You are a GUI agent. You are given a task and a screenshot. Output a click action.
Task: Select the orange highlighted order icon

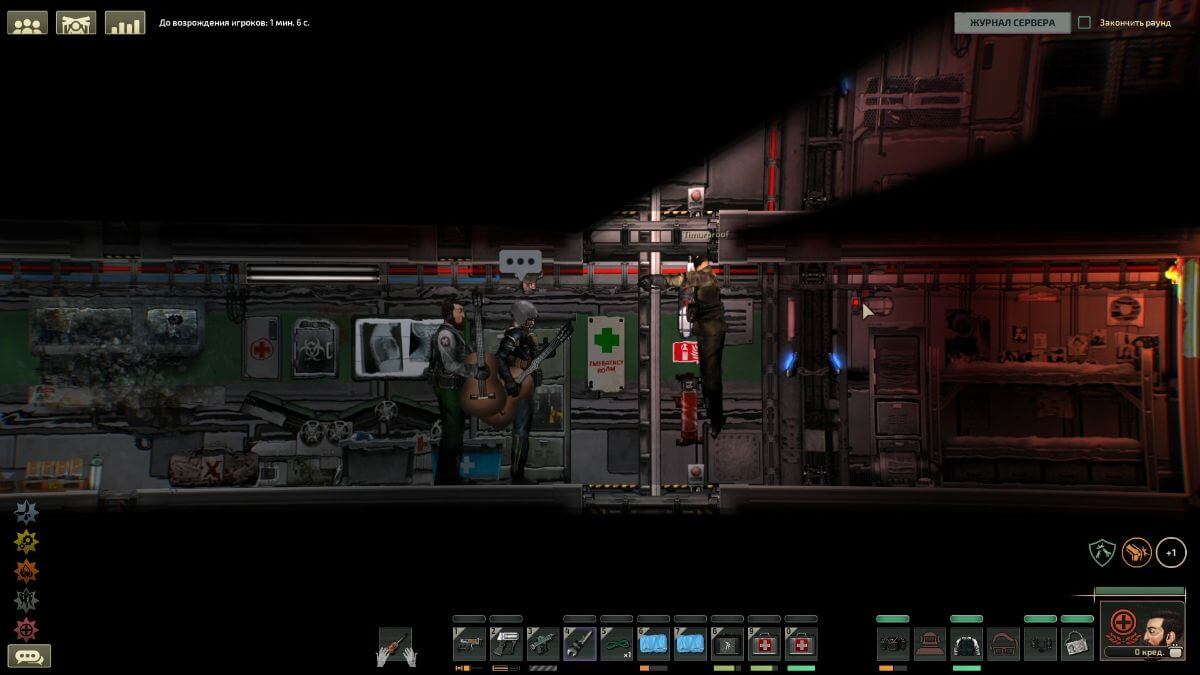pos(1136,551)
